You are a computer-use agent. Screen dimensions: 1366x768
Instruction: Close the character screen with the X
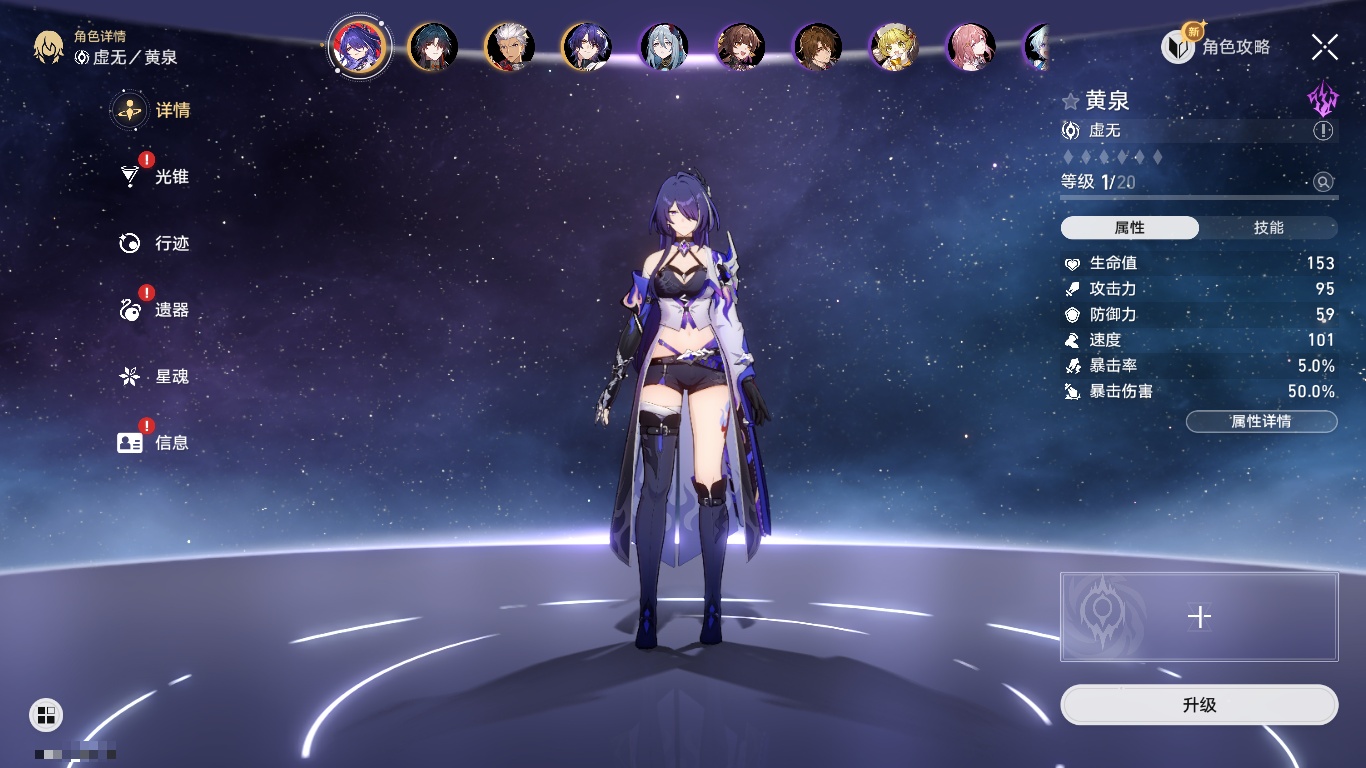coord(1325,46)
